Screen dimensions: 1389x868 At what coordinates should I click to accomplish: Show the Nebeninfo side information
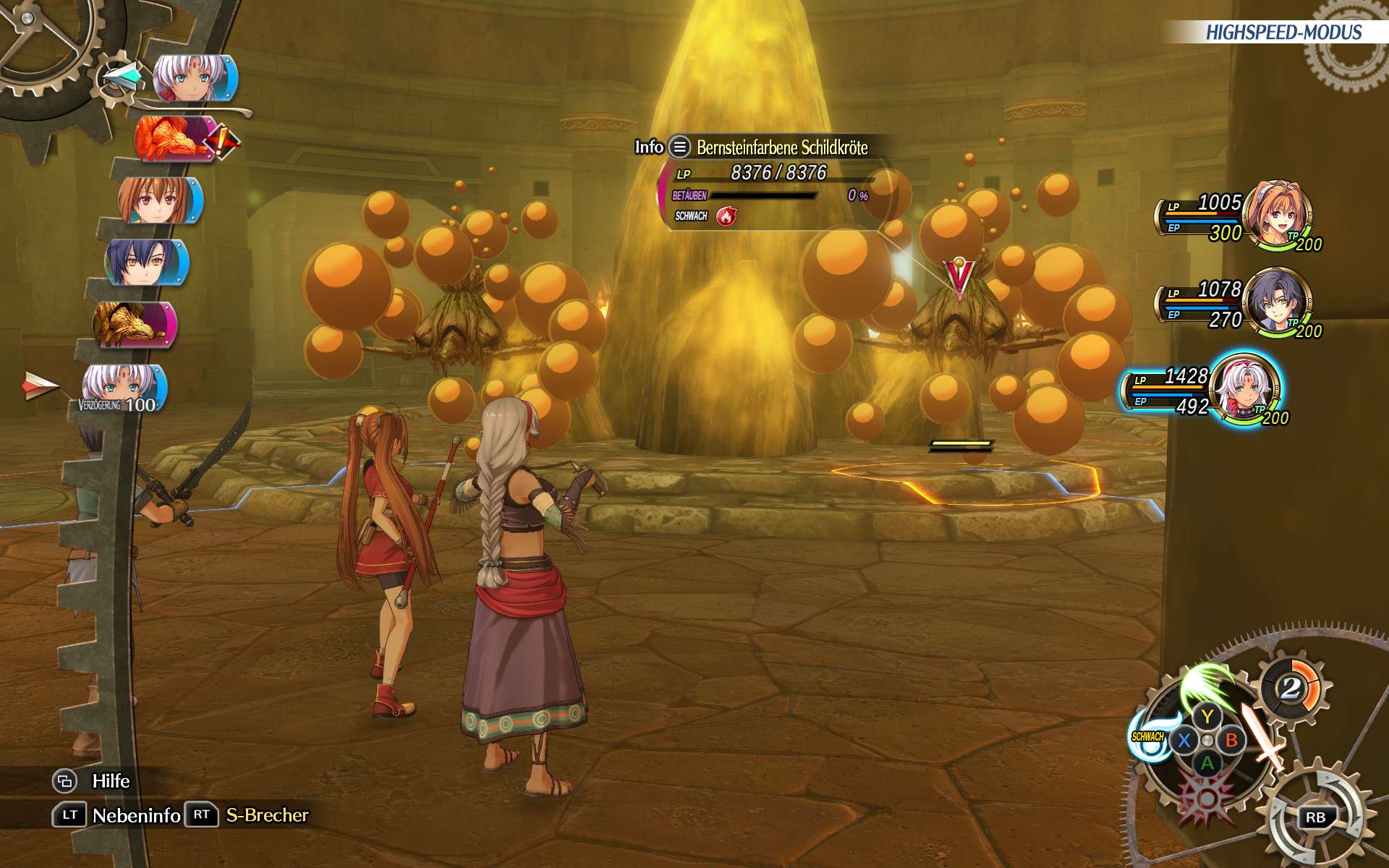pyautogui.click(x=136, y=815)
